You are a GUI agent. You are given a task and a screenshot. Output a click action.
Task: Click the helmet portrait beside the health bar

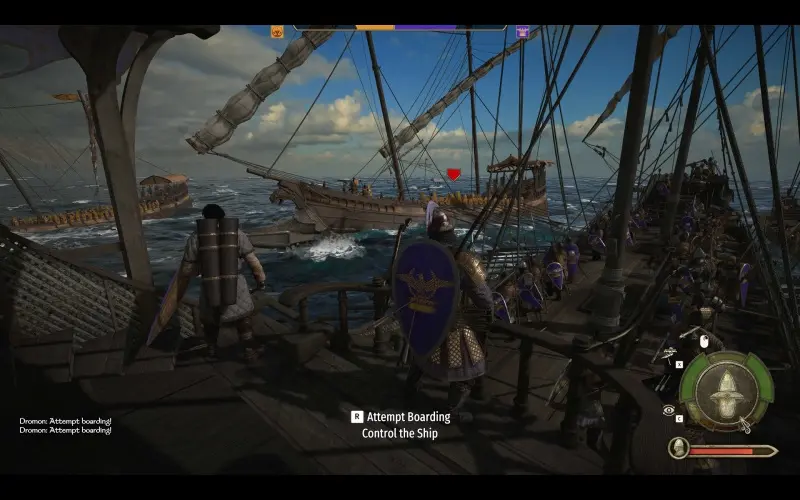click(x=680, y=449)
